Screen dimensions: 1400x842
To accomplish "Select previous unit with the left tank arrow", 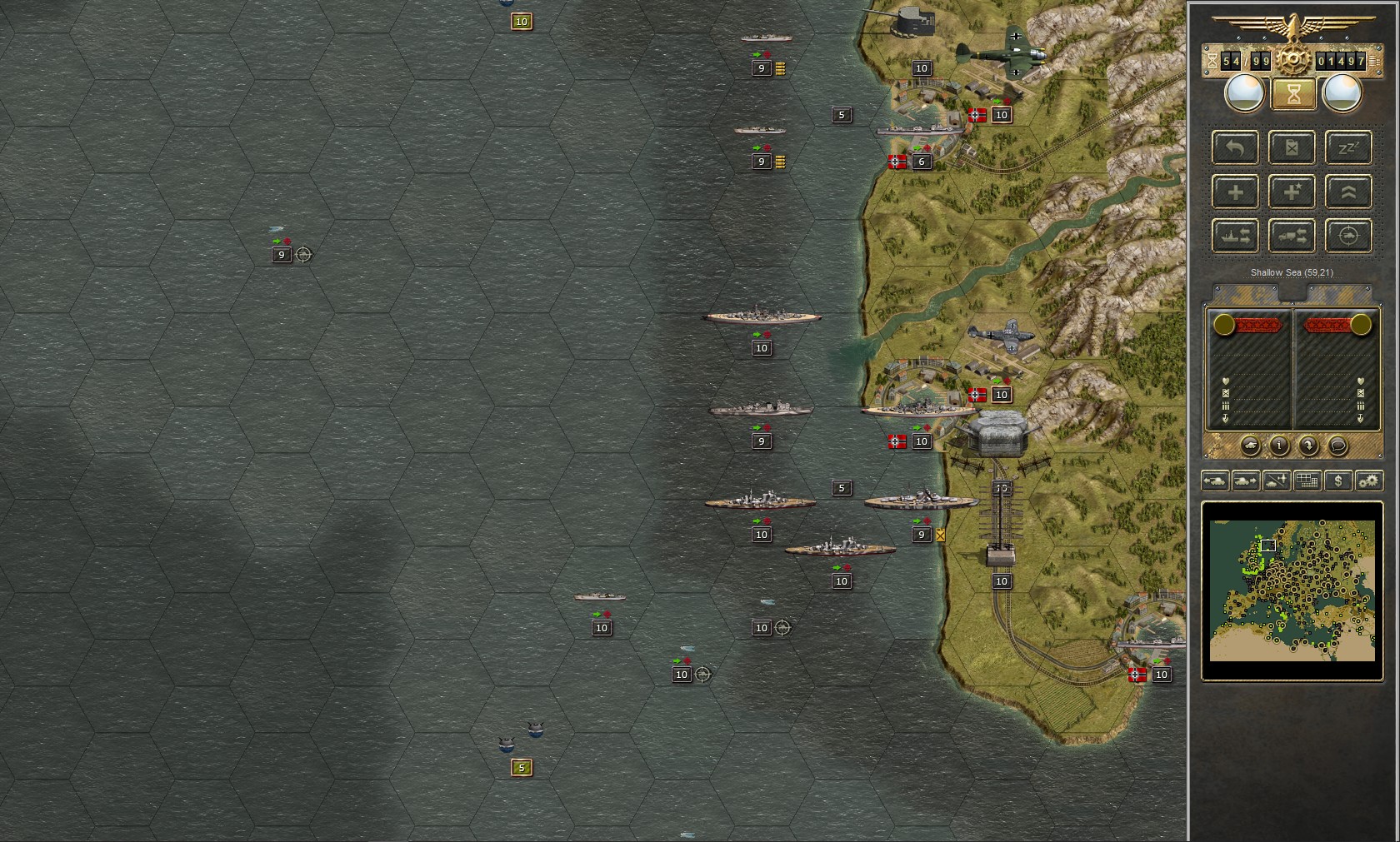I will coord(1214,481).
